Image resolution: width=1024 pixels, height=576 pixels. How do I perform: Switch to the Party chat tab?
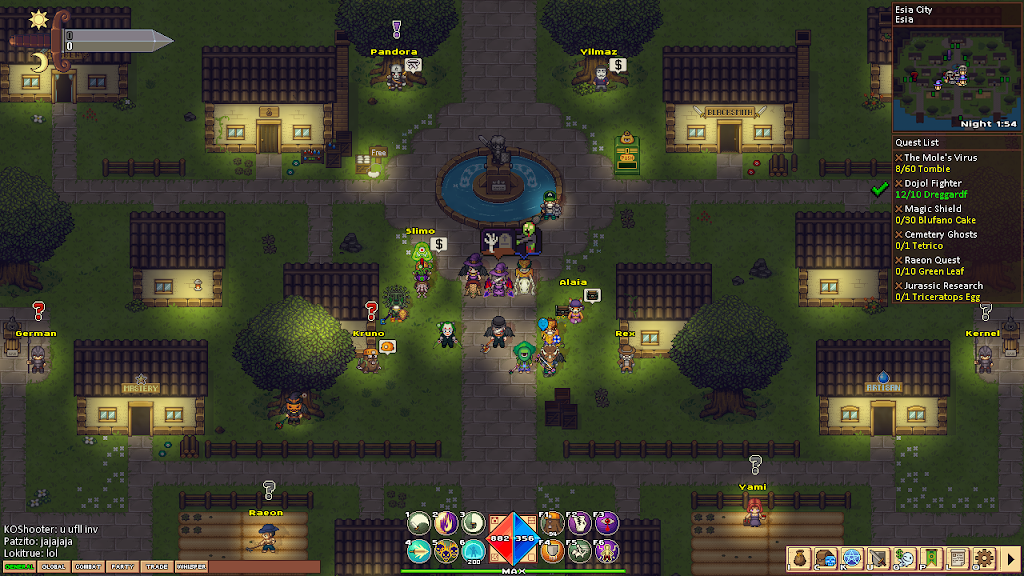click(122, 567)
